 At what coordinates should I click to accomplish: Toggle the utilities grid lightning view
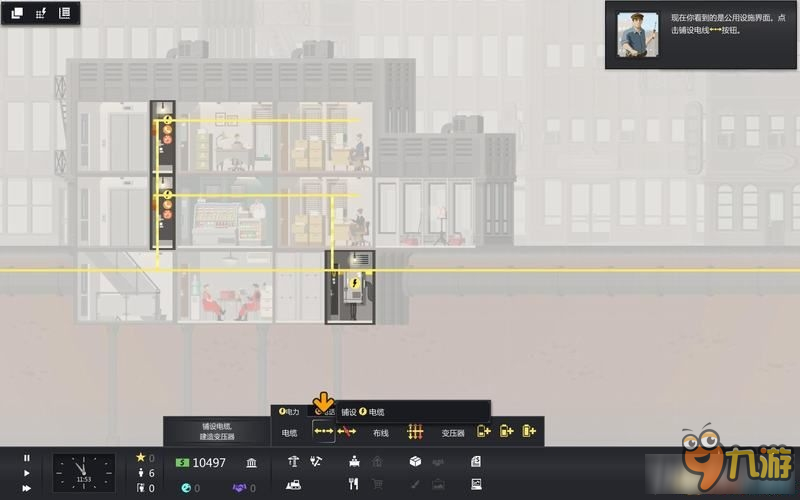(41, 13)
